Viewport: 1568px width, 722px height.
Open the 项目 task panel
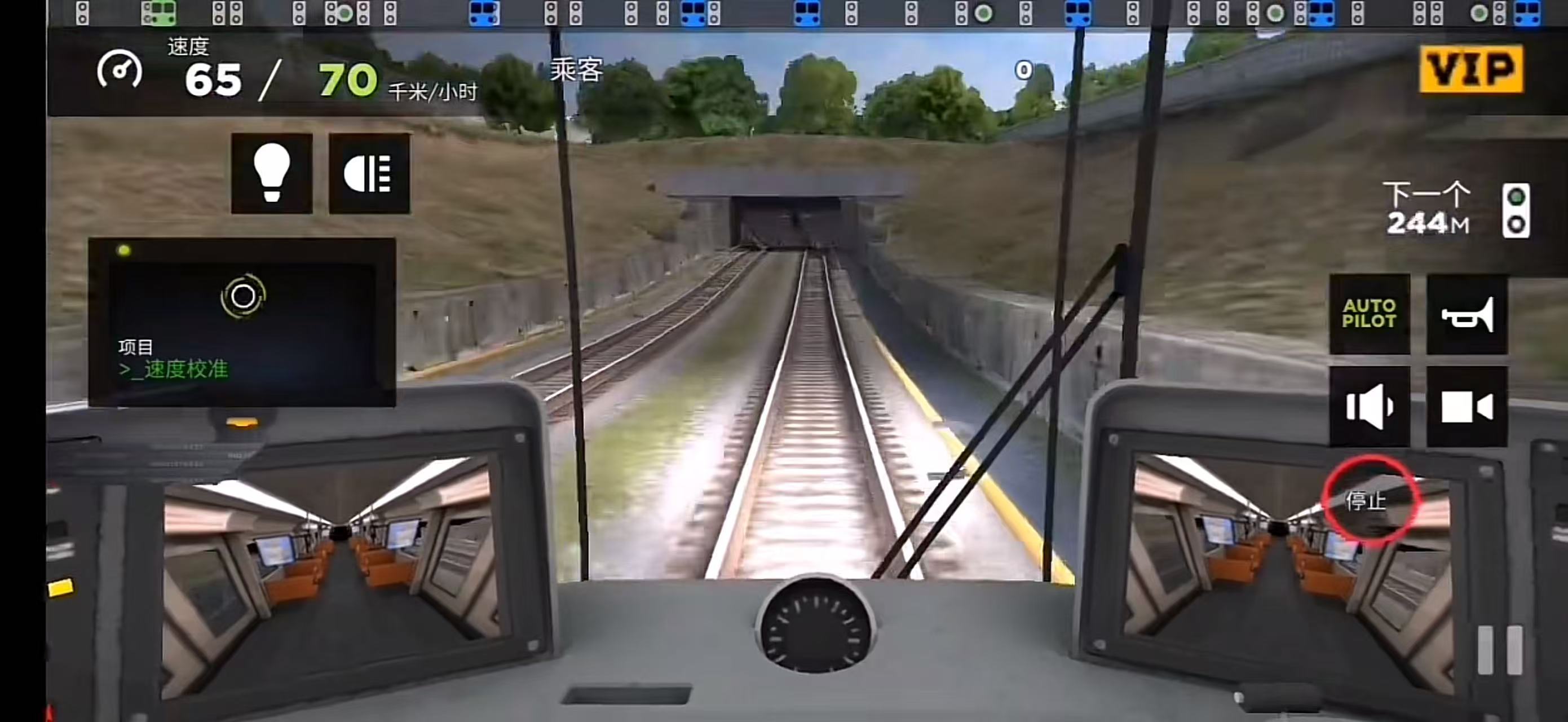point(242,323)
